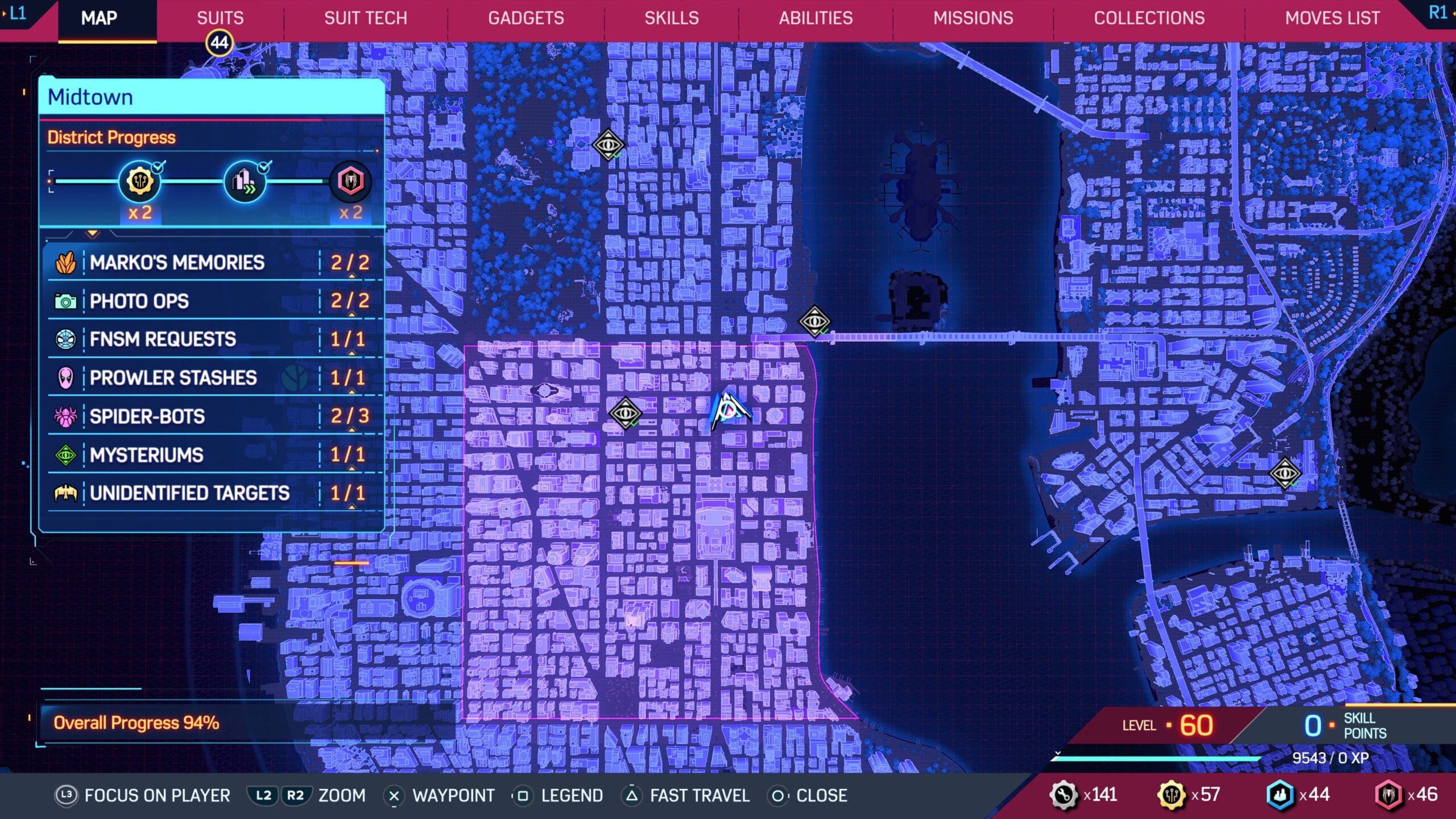Switch to the COLLECTIONS tab

1149,18
